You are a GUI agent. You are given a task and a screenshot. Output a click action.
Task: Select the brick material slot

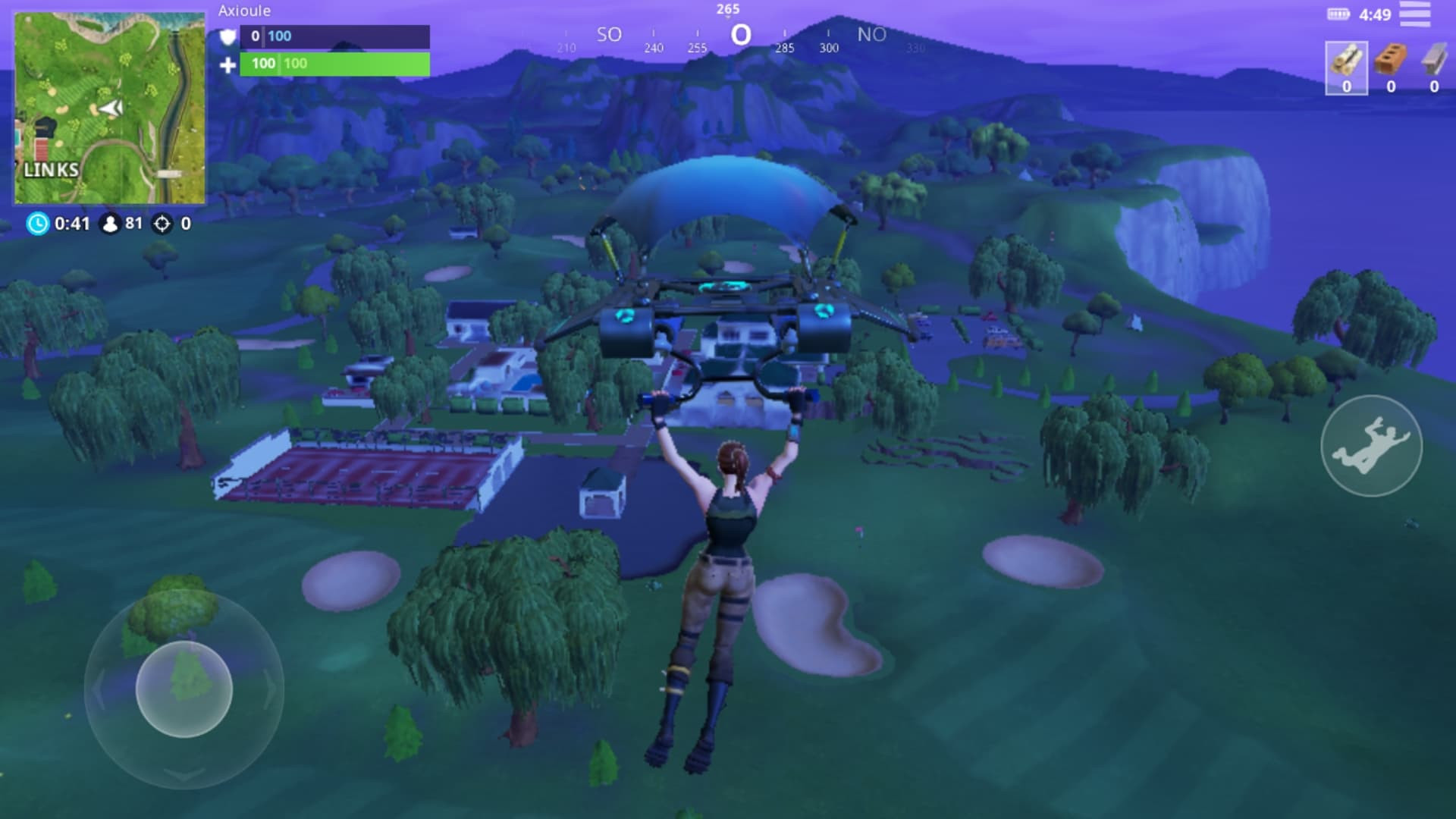coord(1390,67)
